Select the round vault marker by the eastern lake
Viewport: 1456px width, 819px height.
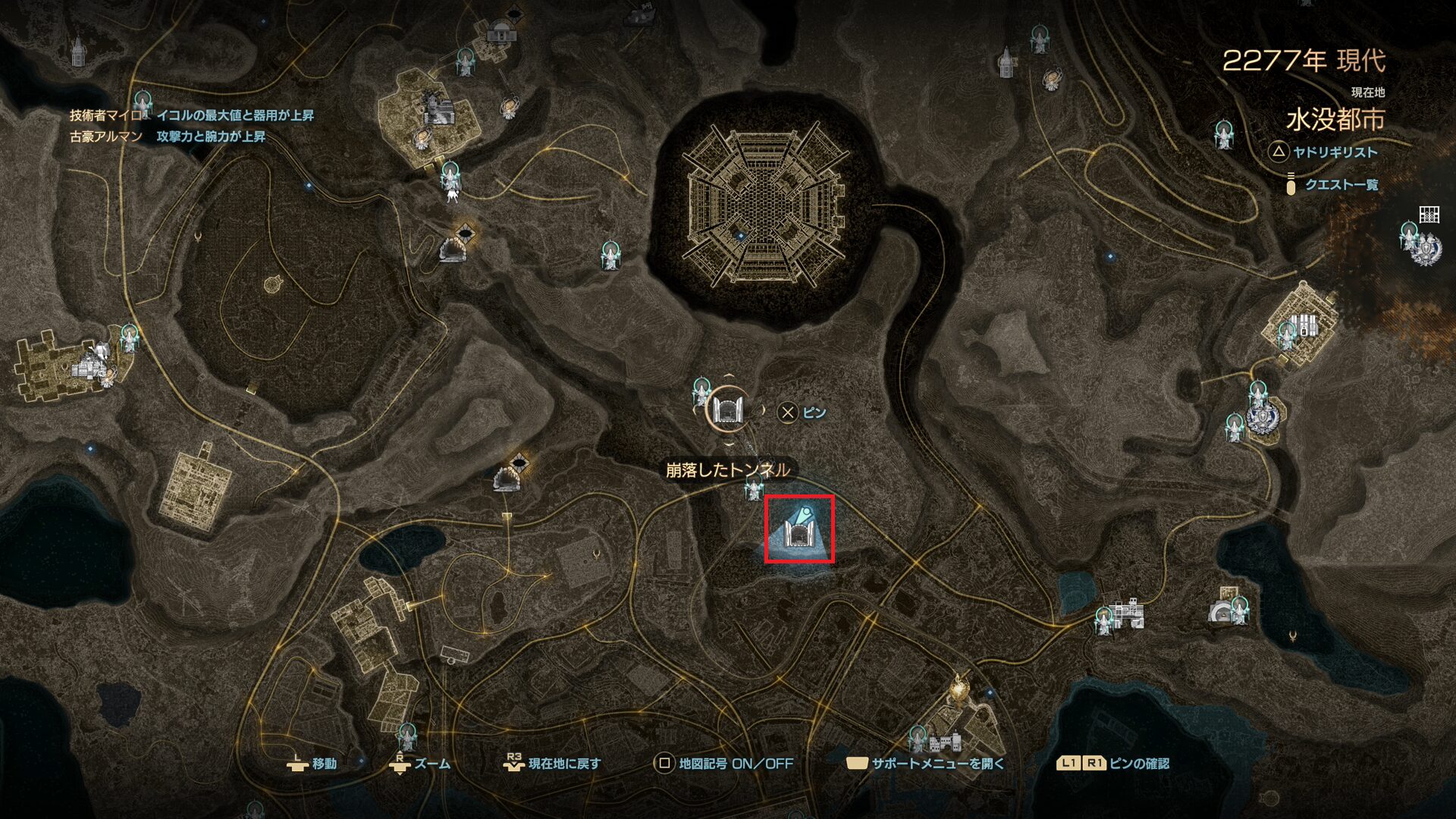click(x=1220, y=611)
